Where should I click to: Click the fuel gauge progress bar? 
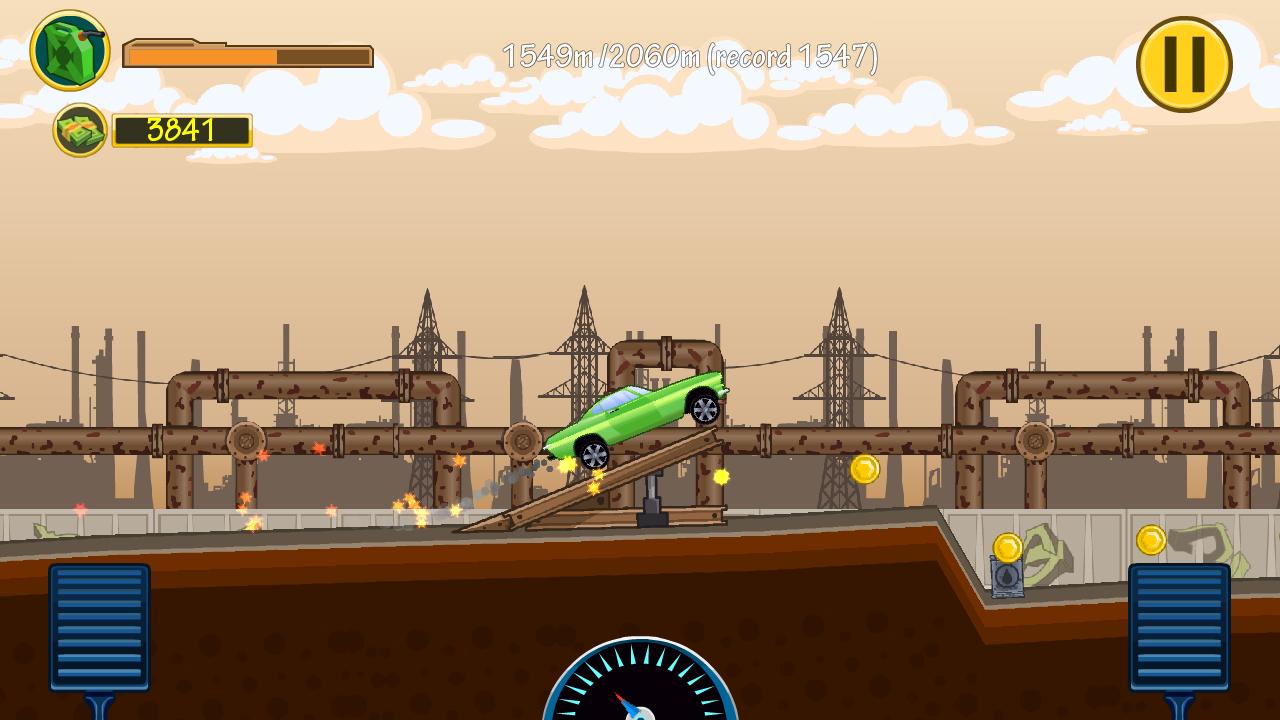[x=250, y=55]
